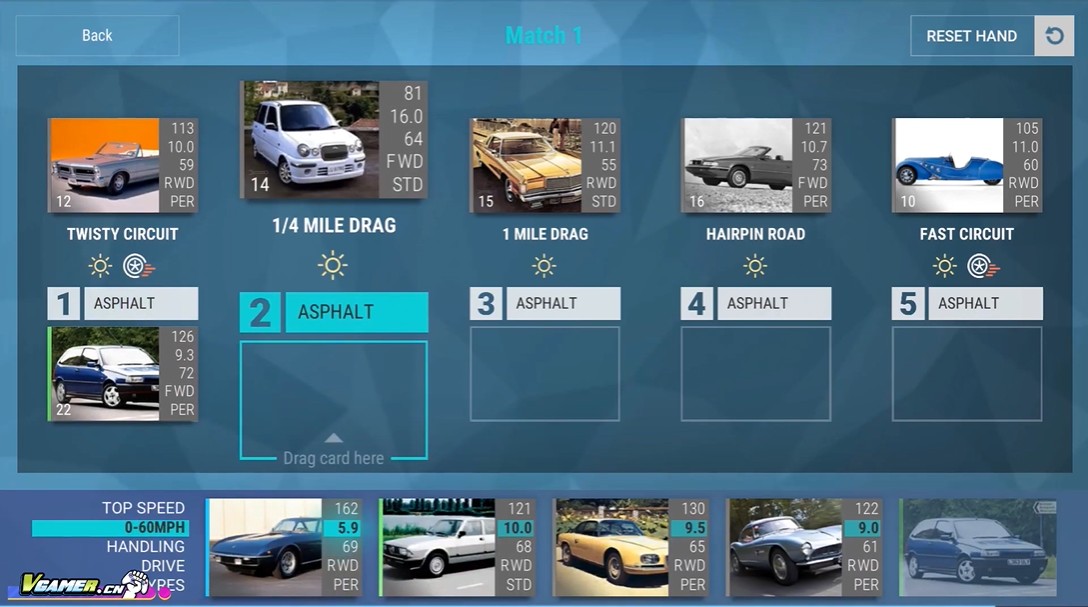Select the face-down blue hatchback hand card

tap(978, 547)
